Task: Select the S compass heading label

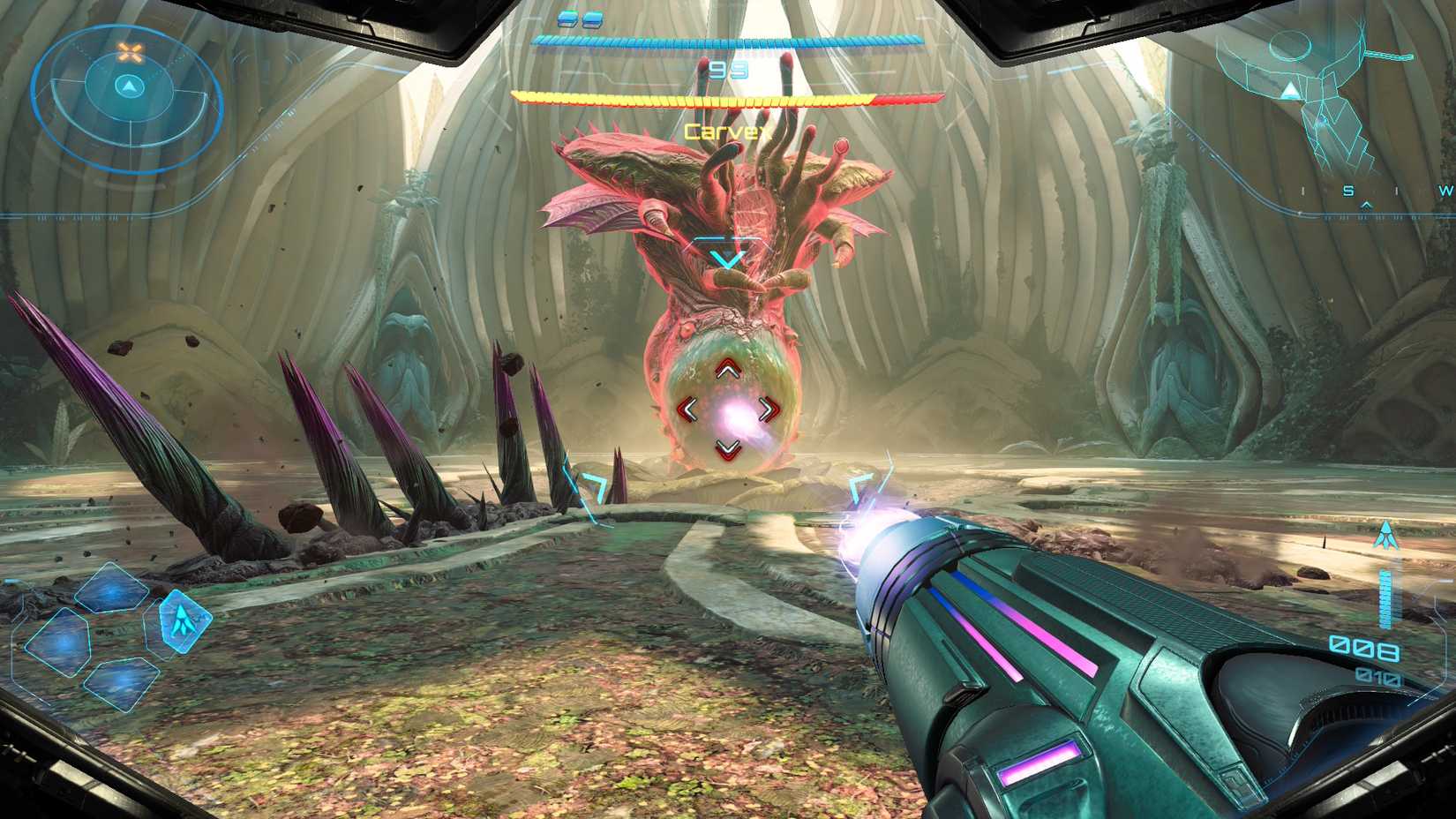Action: pos(1348,190)
